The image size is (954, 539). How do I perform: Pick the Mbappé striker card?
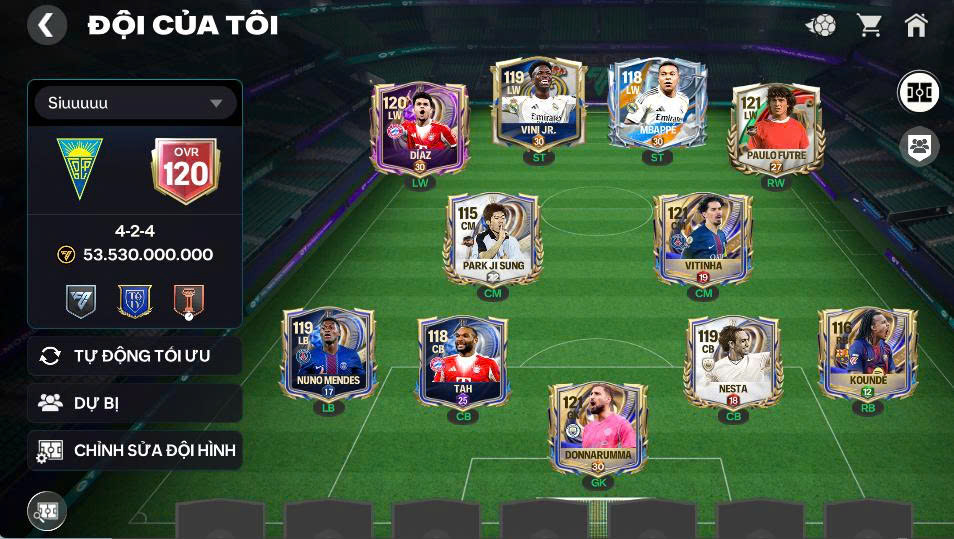[657, 105]
